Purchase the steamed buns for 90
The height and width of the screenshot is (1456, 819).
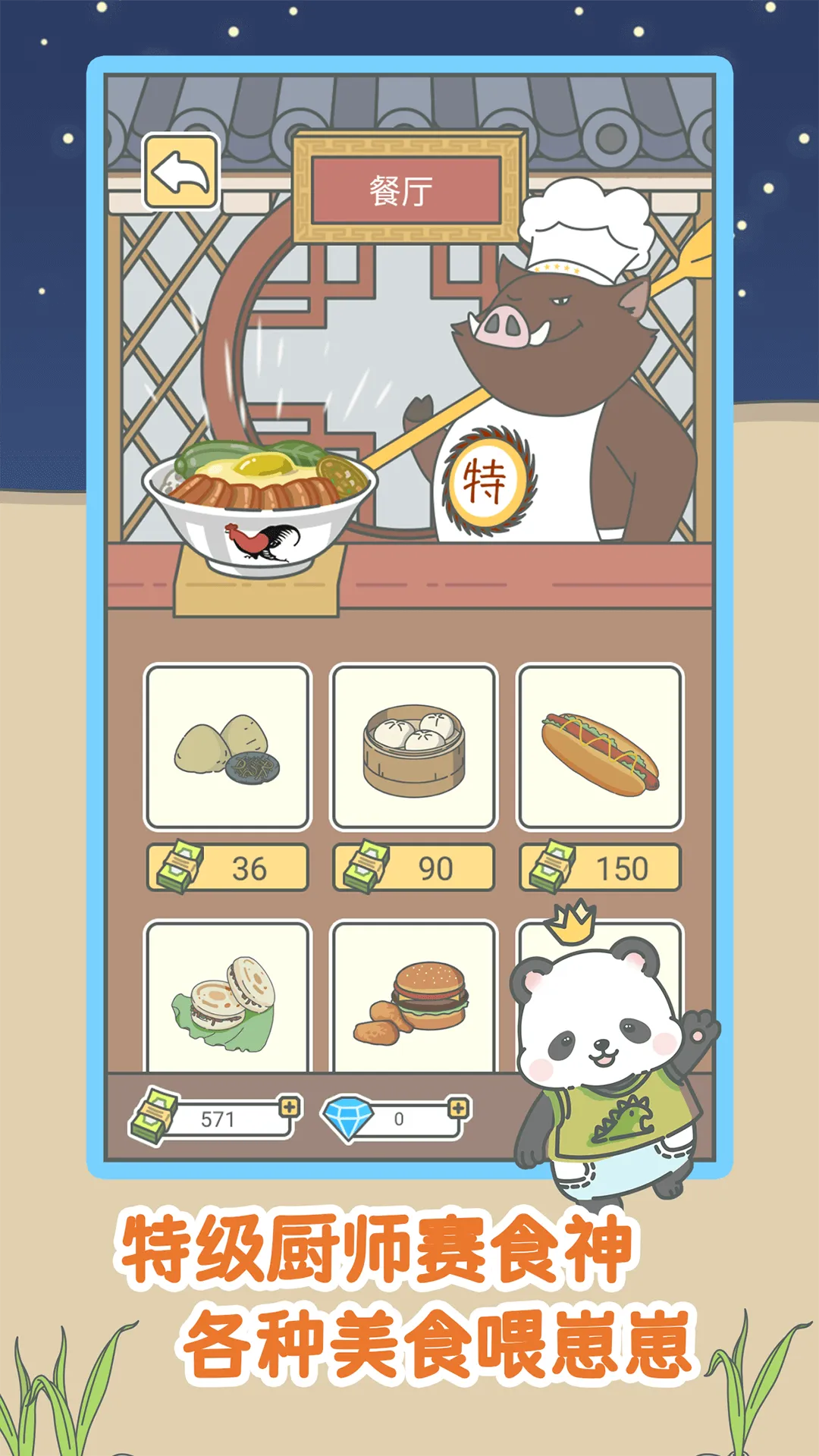(x=413, y=868)
